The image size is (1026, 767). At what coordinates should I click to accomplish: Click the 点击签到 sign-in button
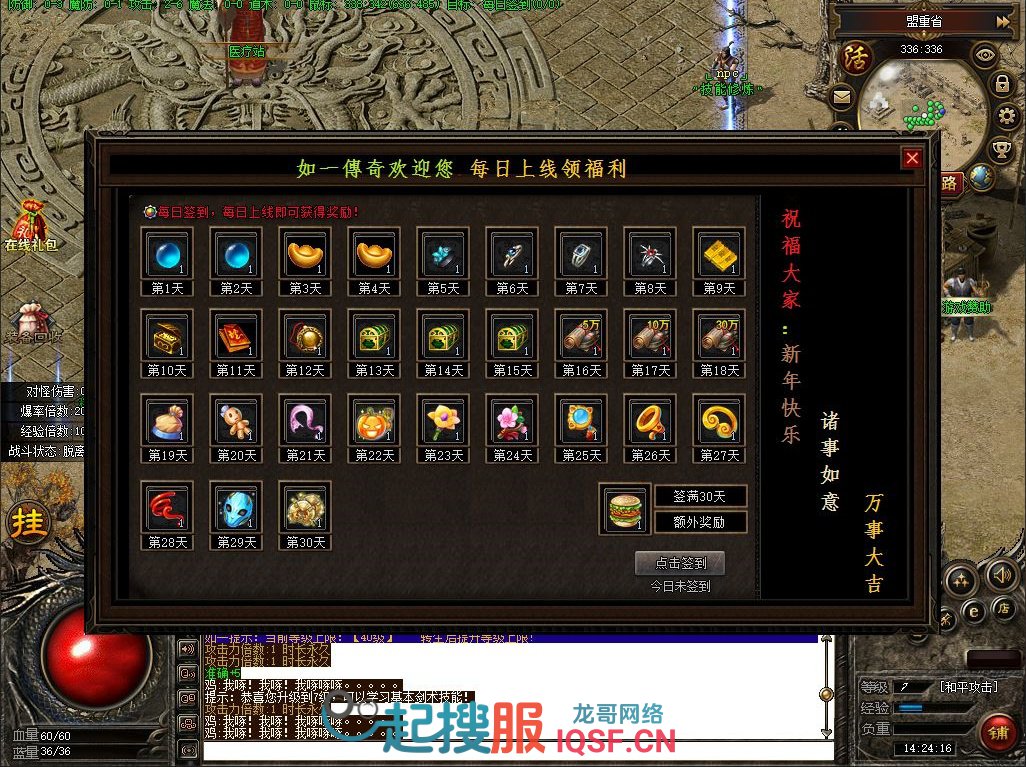[x=680, y=563]
